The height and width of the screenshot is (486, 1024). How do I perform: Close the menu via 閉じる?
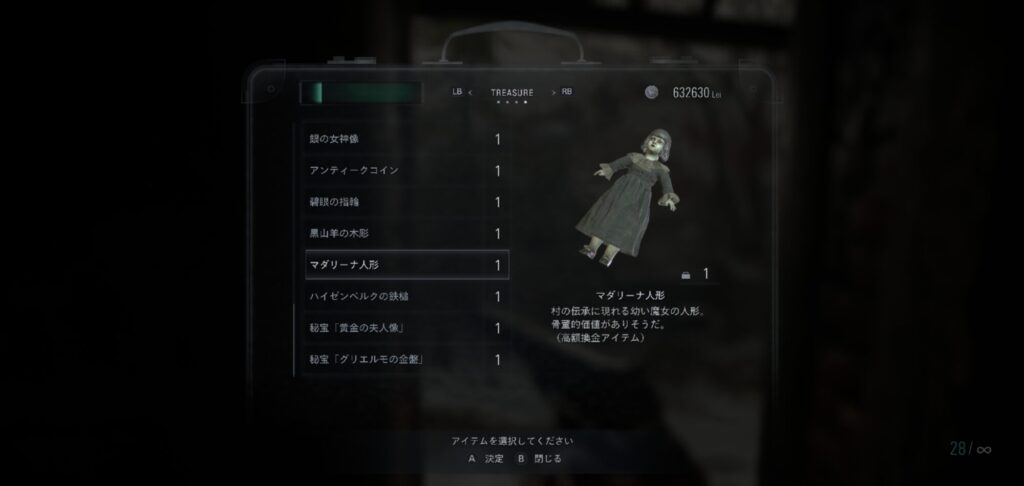click(540, 459)
